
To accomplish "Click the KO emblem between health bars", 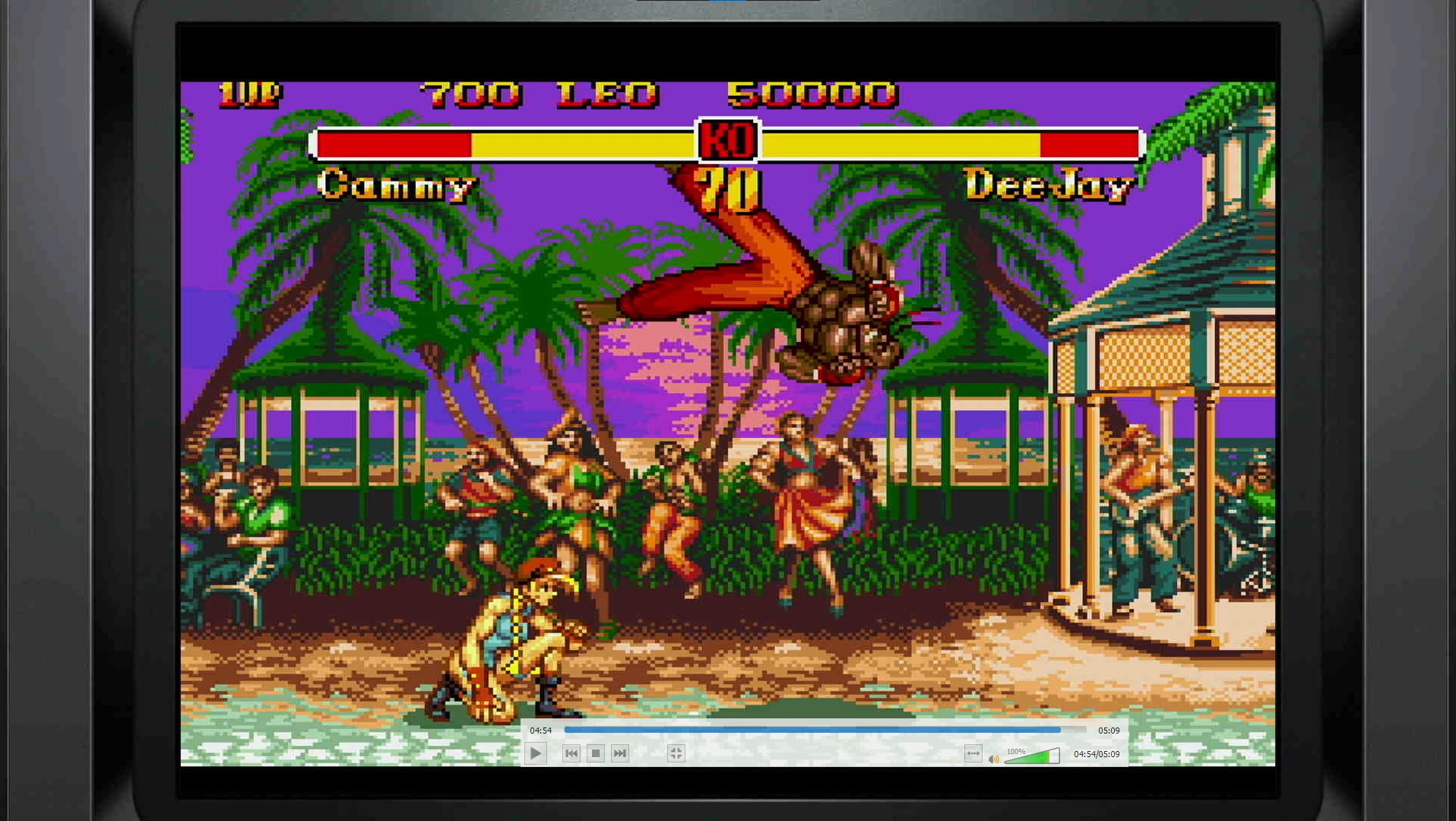I will (726, 141).
